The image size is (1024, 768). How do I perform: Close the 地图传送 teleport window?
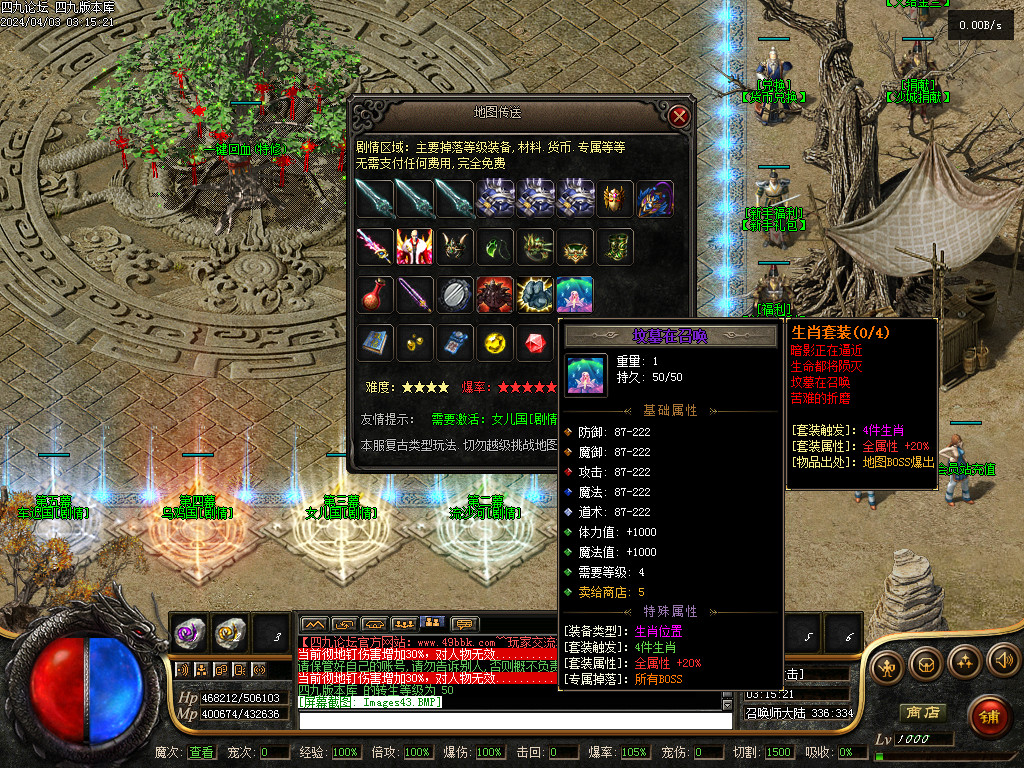tap(680, 116)
